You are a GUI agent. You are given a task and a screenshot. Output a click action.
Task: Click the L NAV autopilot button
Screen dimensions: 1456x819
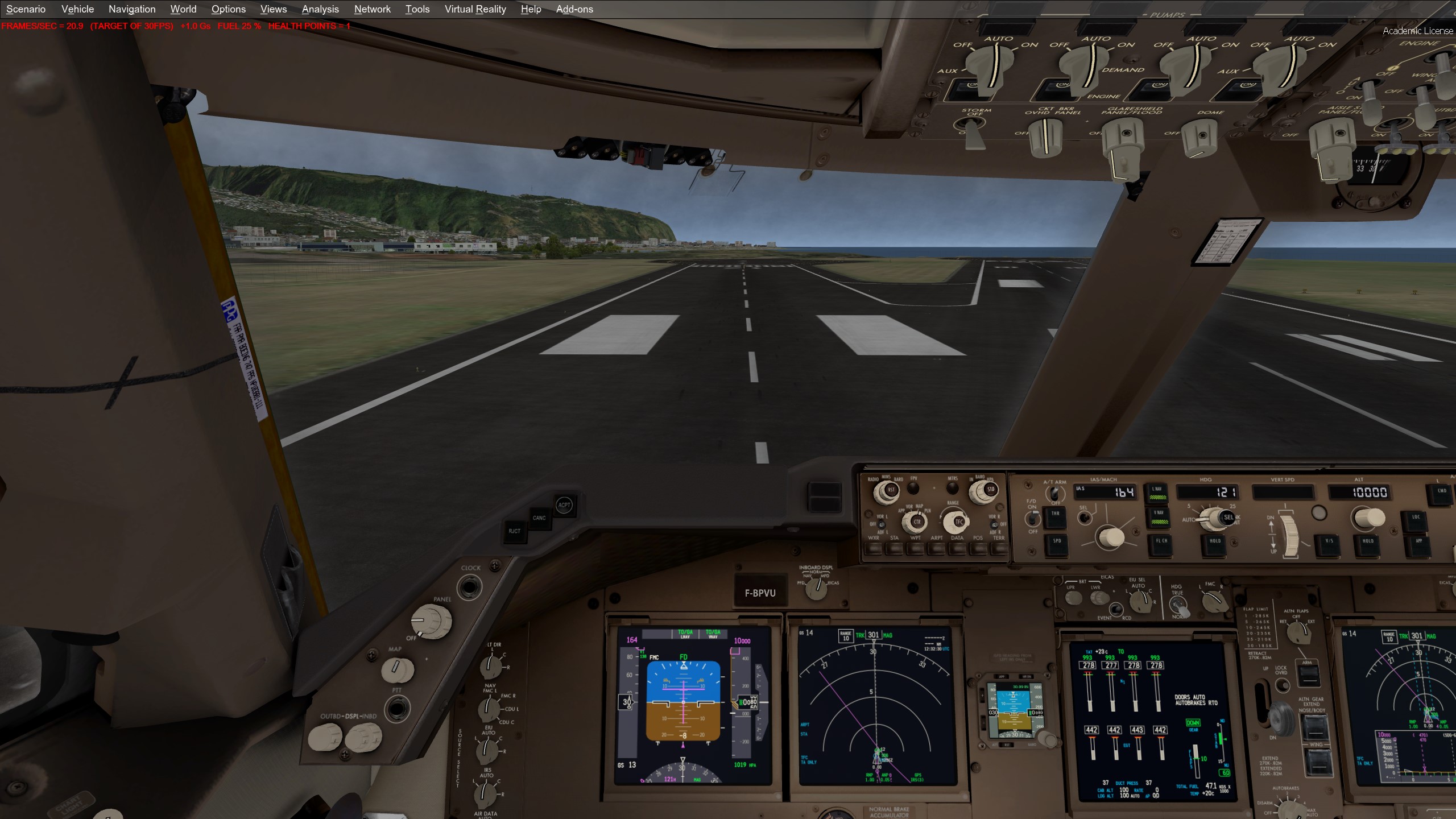[x=1157, y=493]
